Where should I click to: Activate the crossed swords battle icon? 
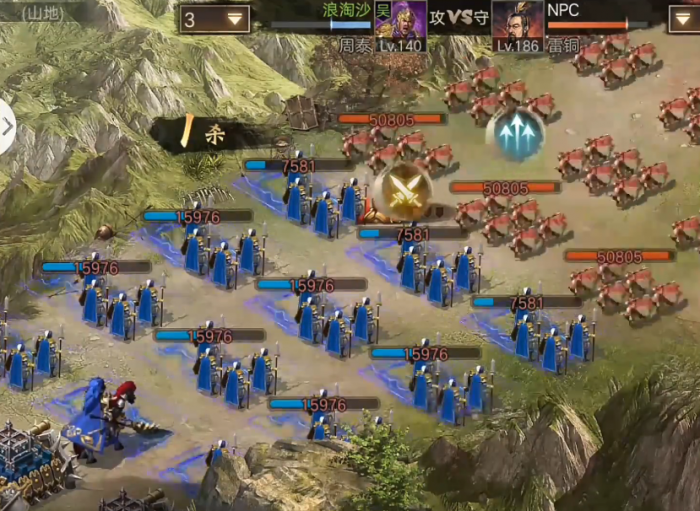tap(403, 192)
